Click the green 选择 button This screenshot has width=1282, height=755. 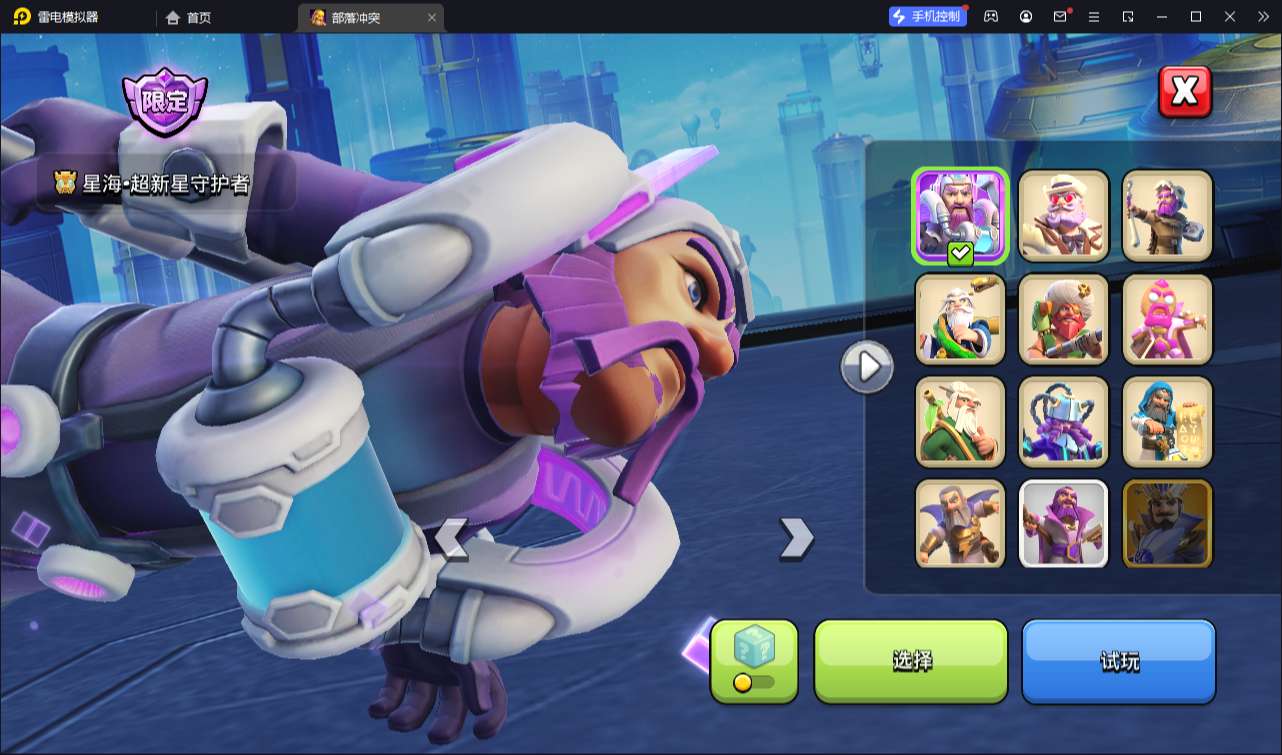click(911, 661)
